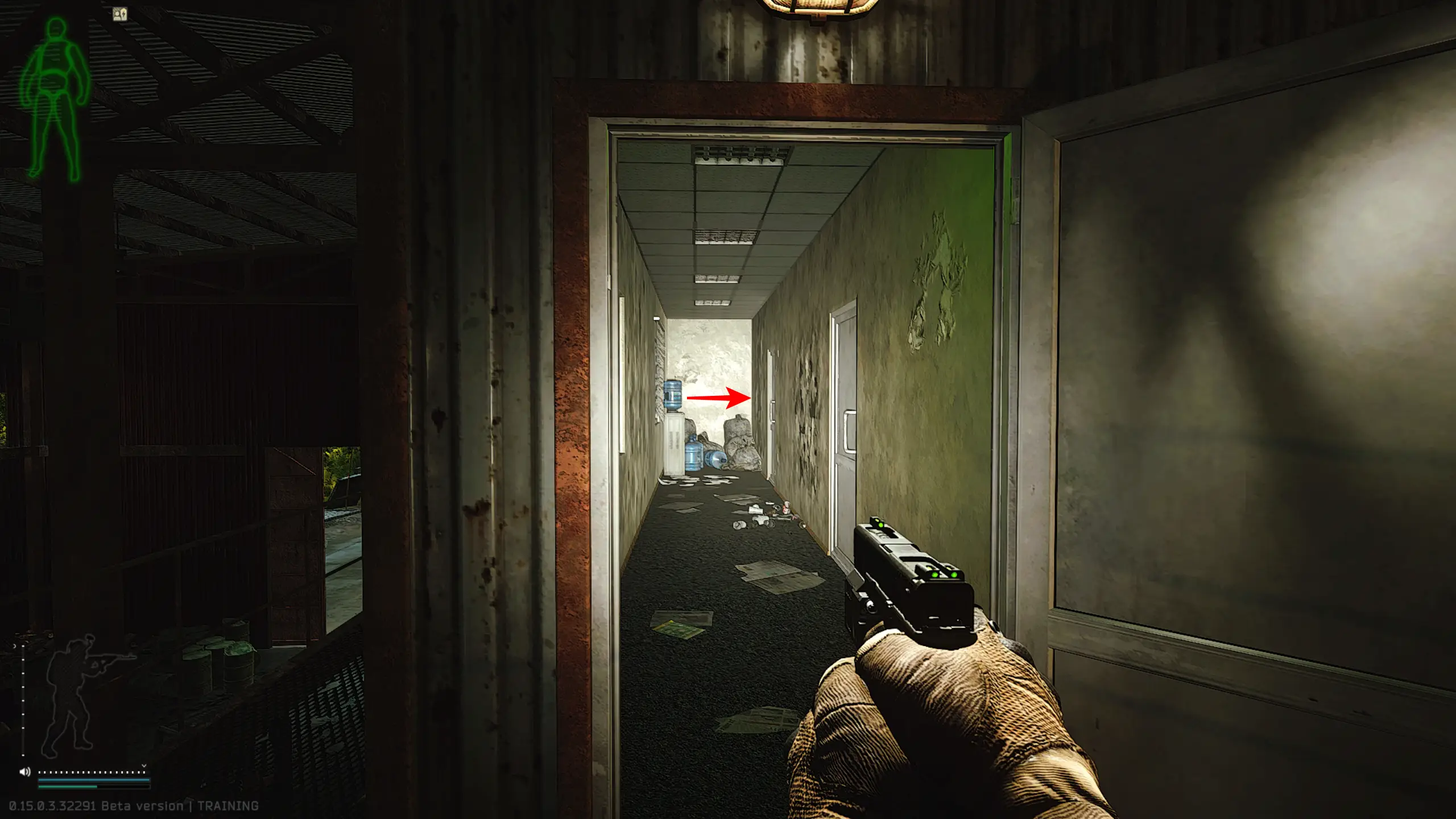Screen dimensions: 1456x819
Task: Adjust the dotted movement speed slider
Action: 92,772
